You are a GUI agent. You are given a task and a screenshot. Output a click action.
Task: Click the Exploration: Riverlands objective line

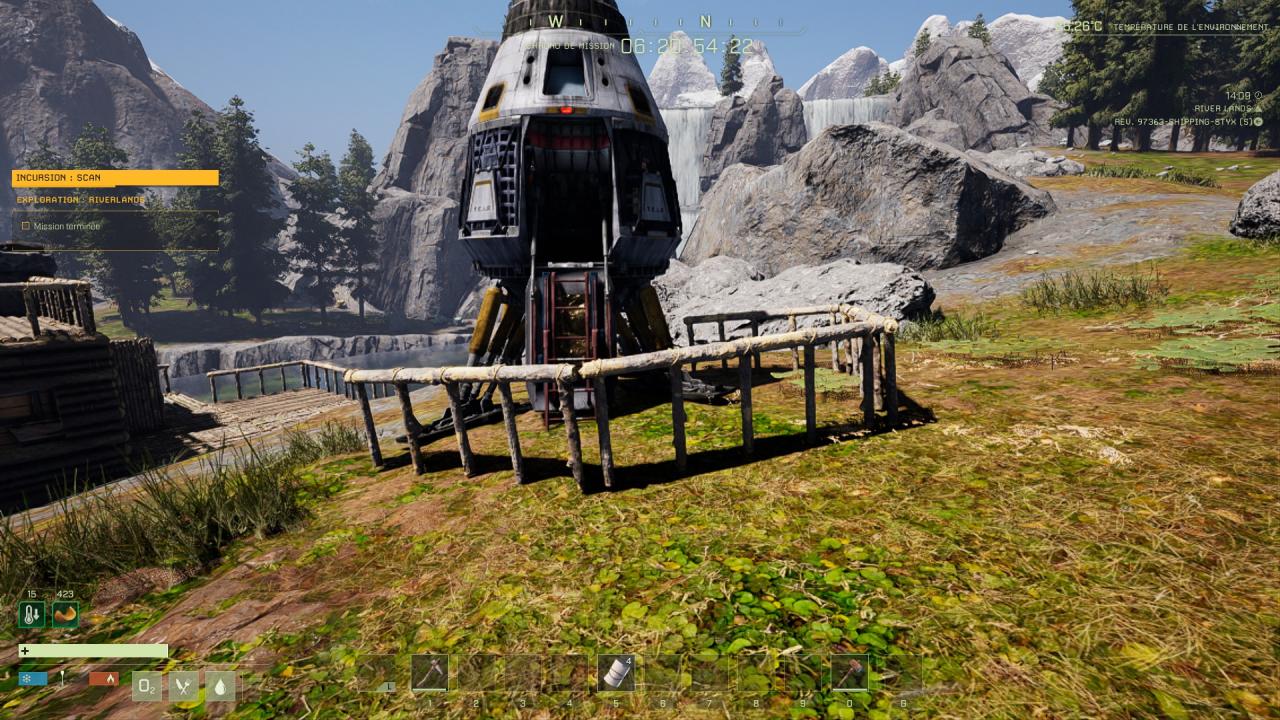(82, 200)
